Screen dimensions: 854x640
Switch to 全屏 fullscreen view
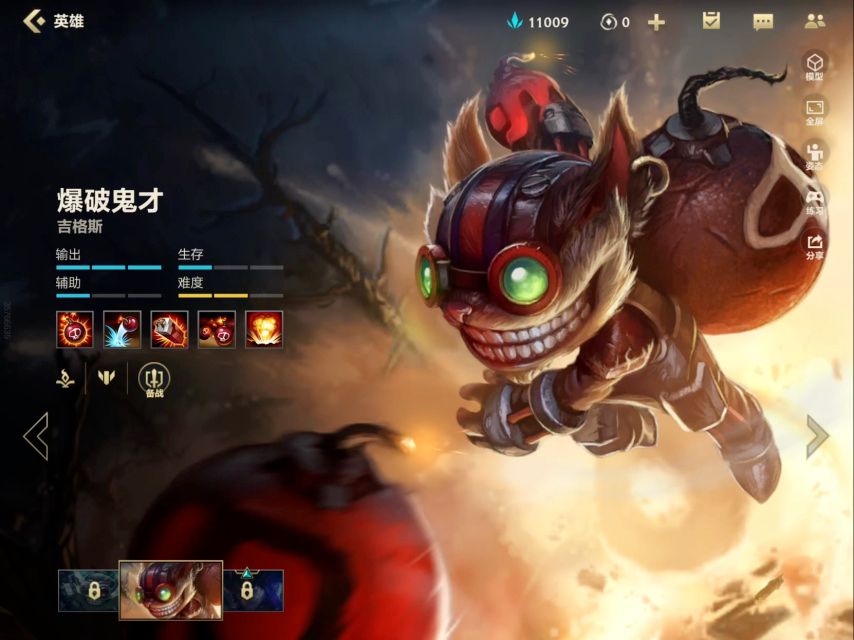tap(815, 111)
